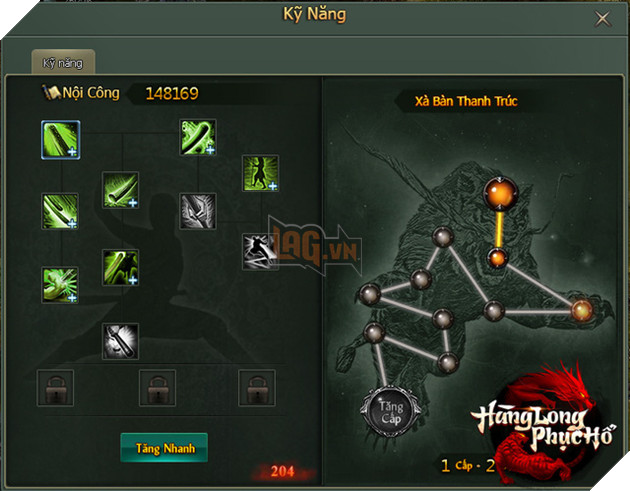Viewport: 630px width, 491px height.
Task: Choose the green standing figure silhouette skill
Action: pos(259,173)
